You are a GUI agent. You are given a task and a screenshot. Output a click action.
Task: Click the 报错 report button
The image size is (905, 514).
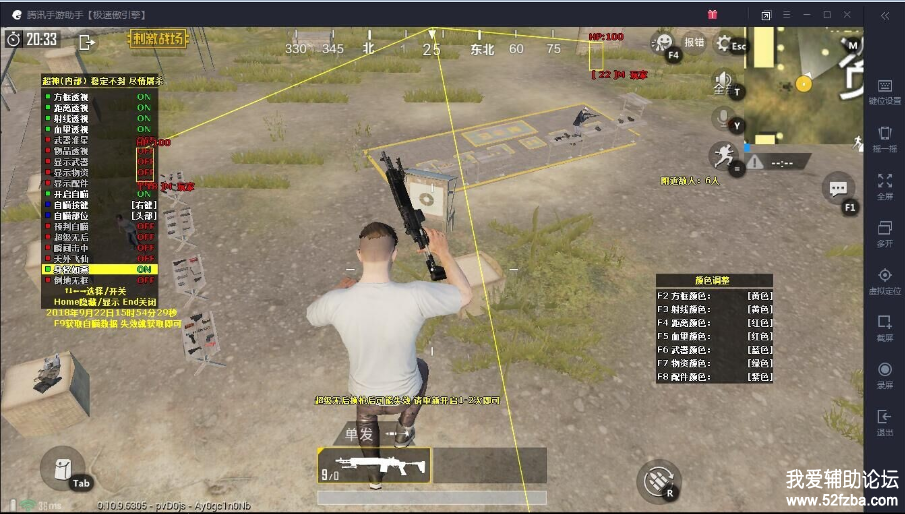coord(694,43)
